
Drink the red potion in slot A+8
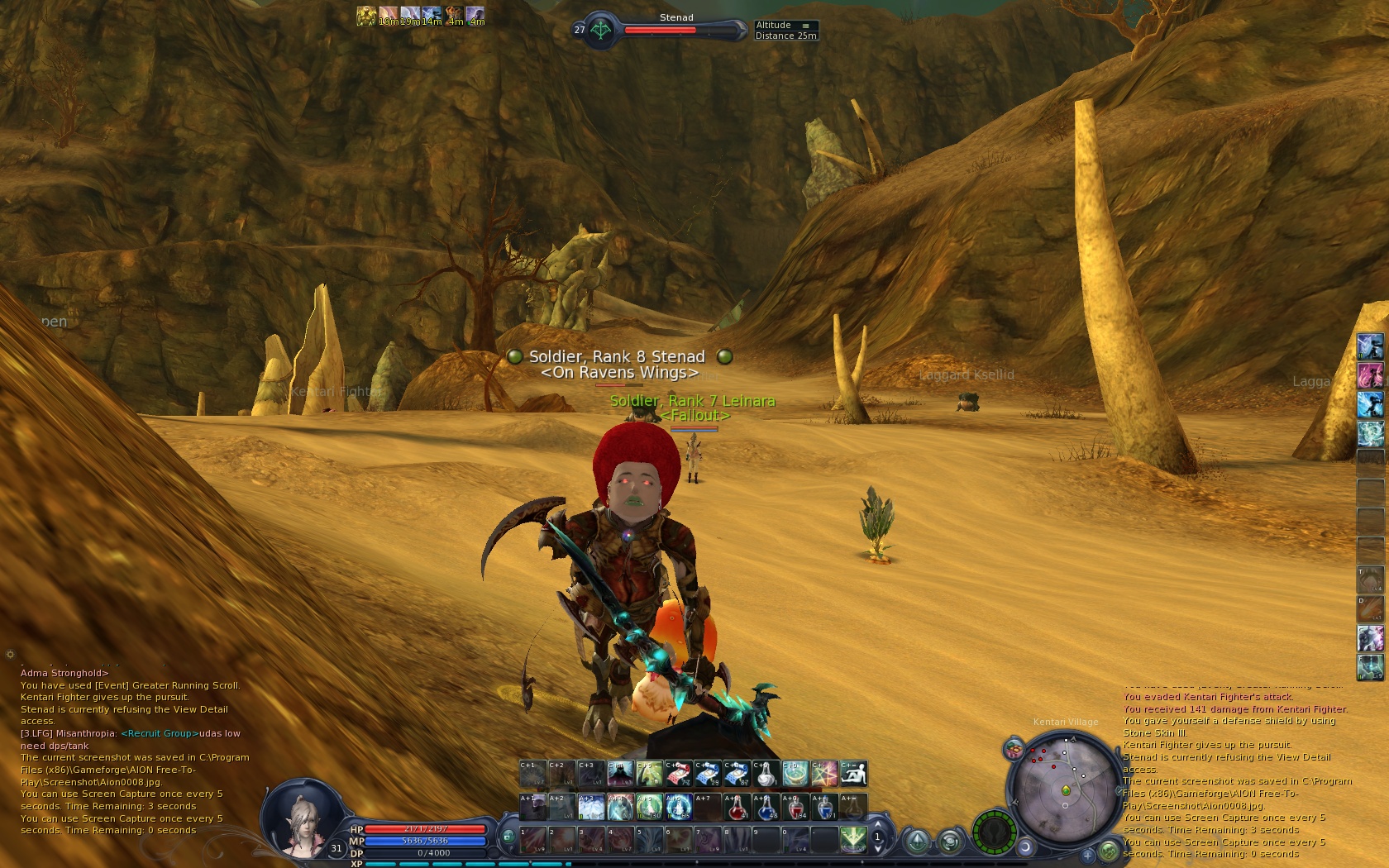[737, 807]
